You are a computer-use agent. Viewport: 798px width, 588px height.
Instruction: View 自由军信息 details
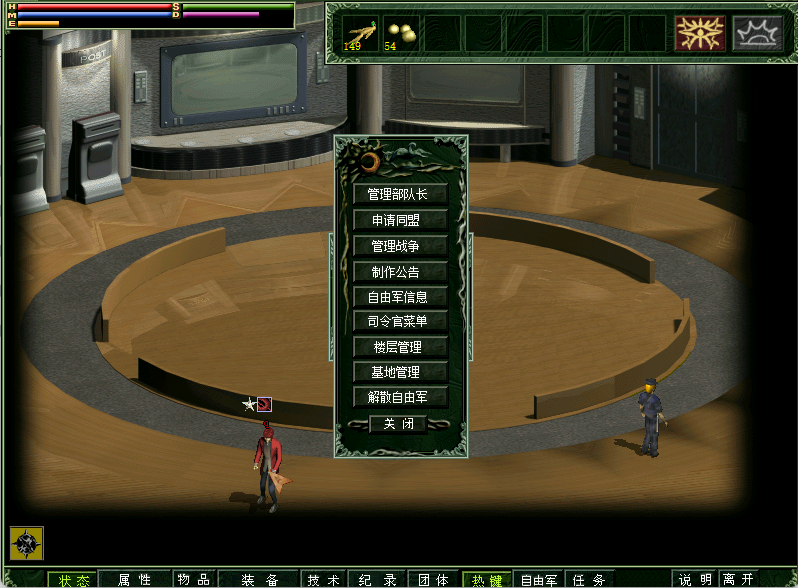[x=399, y=296]
